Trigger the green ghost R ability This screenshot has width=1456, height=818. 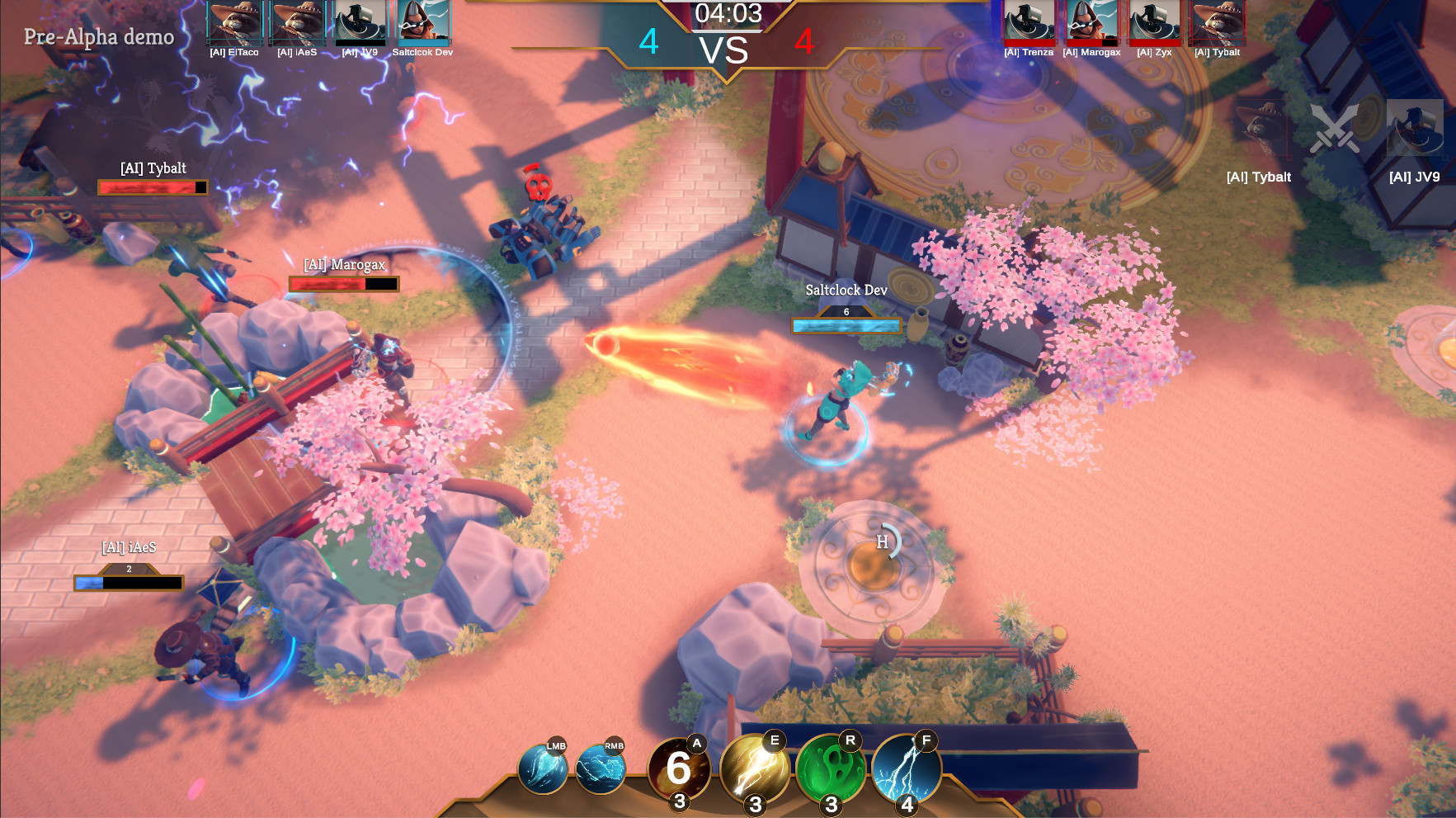click(830, 769)
